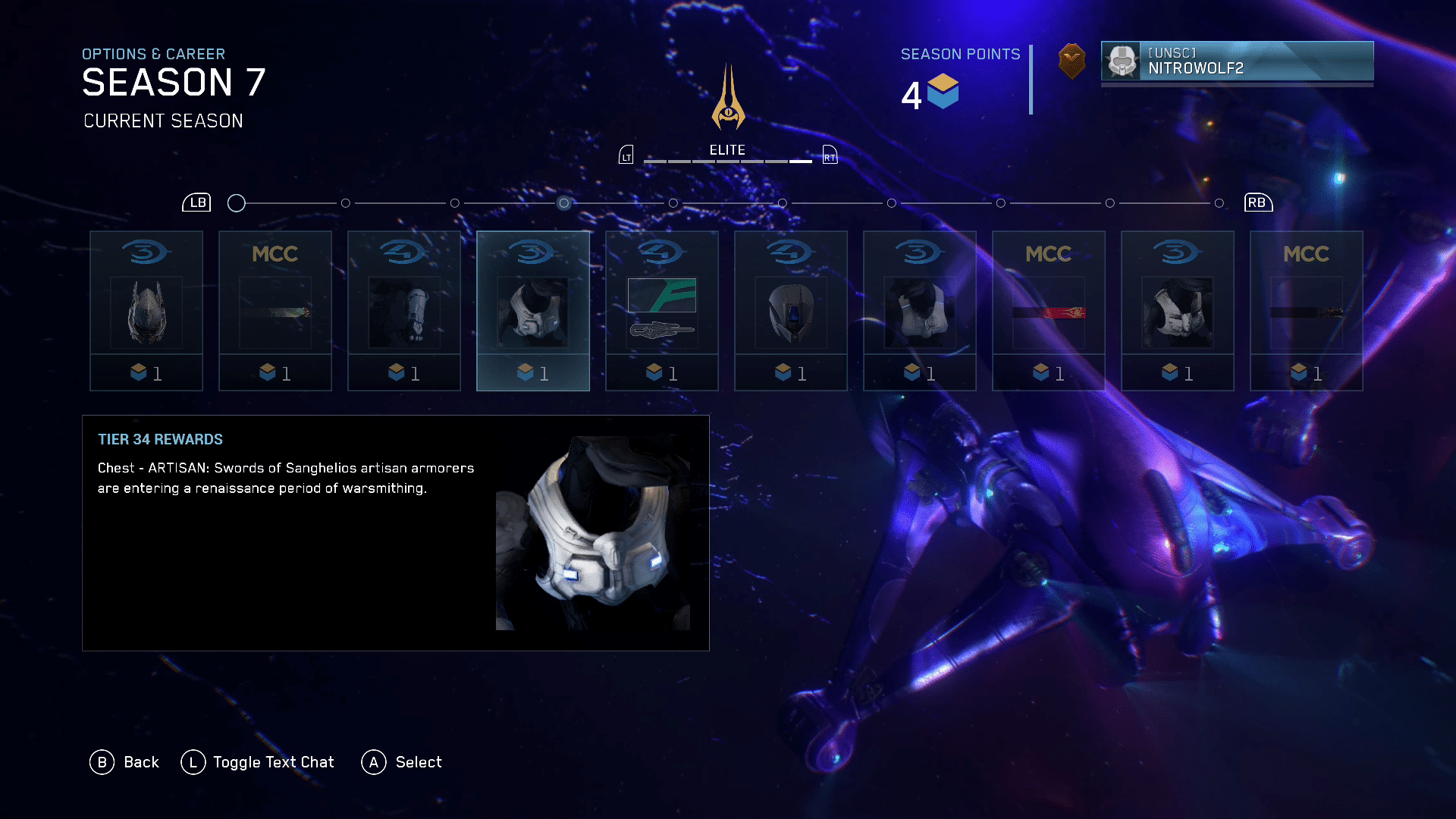This screenshot has height=819, width=1456.
Task: Pick the highlighted ARTISAN chest reward tile
Action: coord(533,311)
